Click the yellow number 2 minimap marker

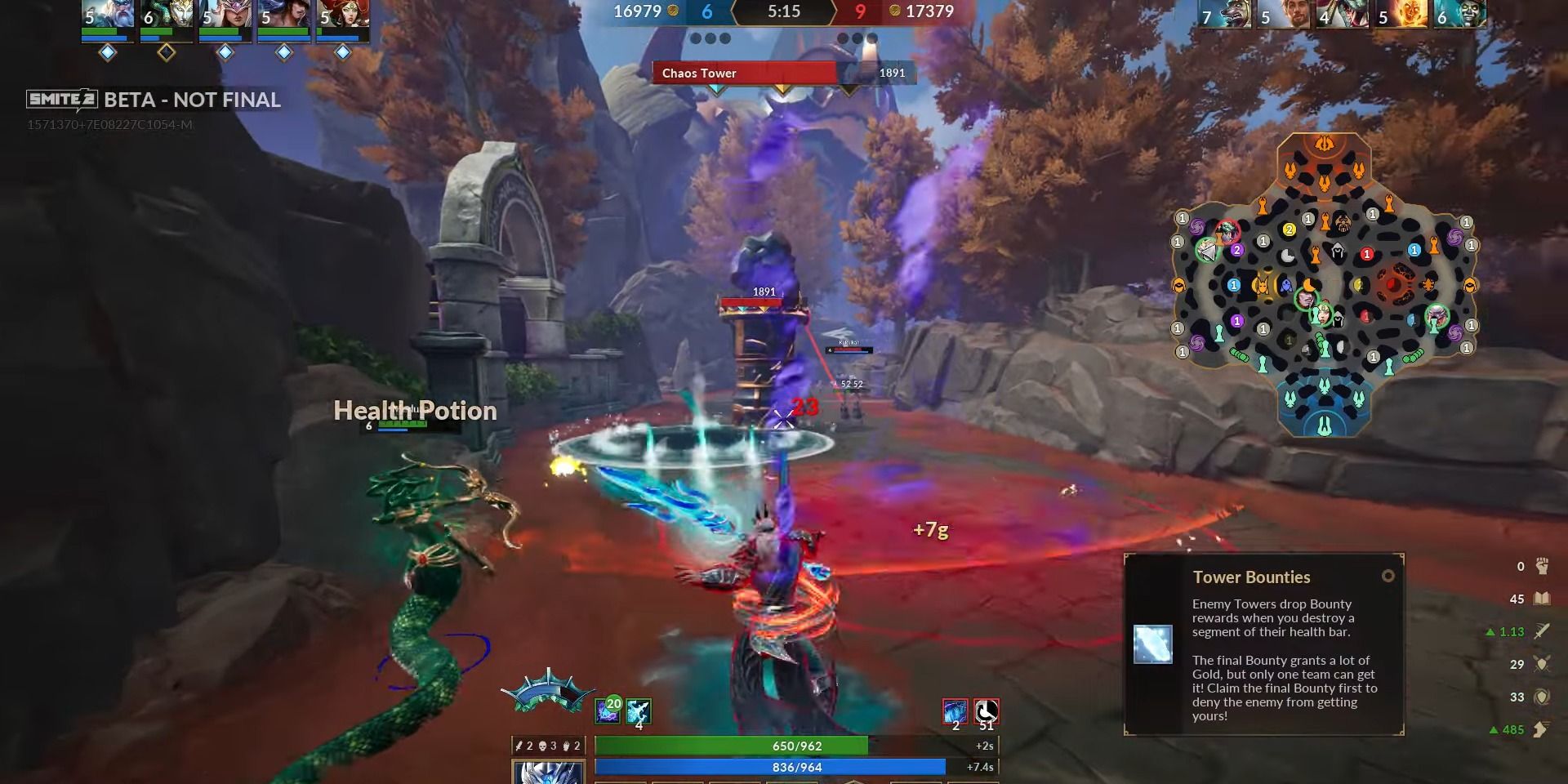tap(1290, 230)
